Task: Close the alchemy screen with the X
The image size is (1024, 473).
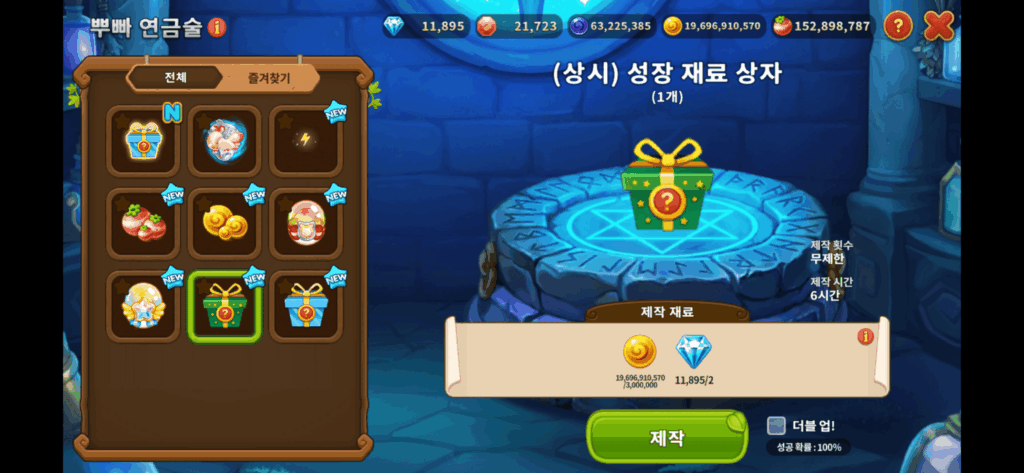Action: click(939, 26)
